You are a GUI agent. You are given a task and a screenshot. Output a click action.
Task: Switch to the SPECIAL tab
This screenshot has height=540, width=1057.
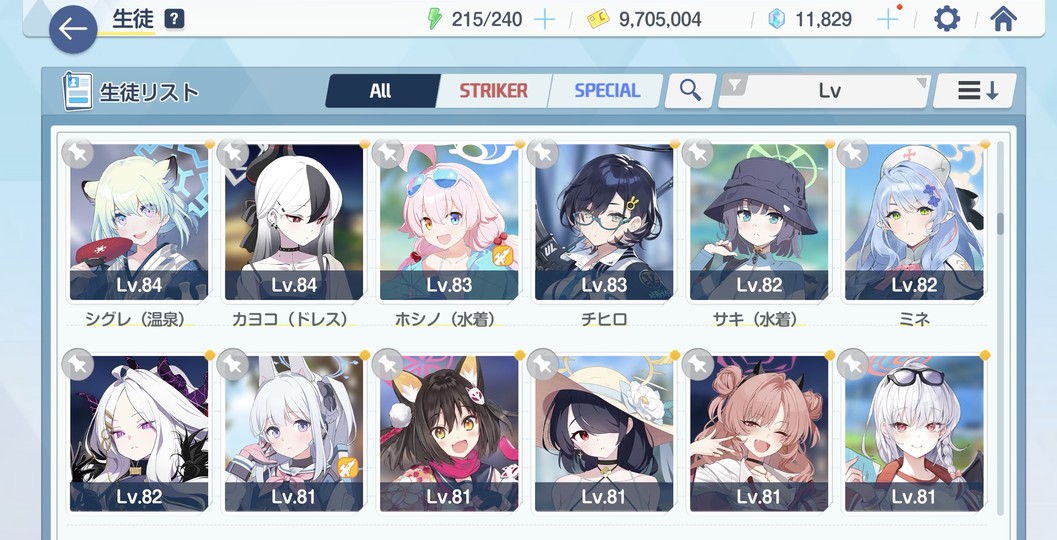pos(606,91)
